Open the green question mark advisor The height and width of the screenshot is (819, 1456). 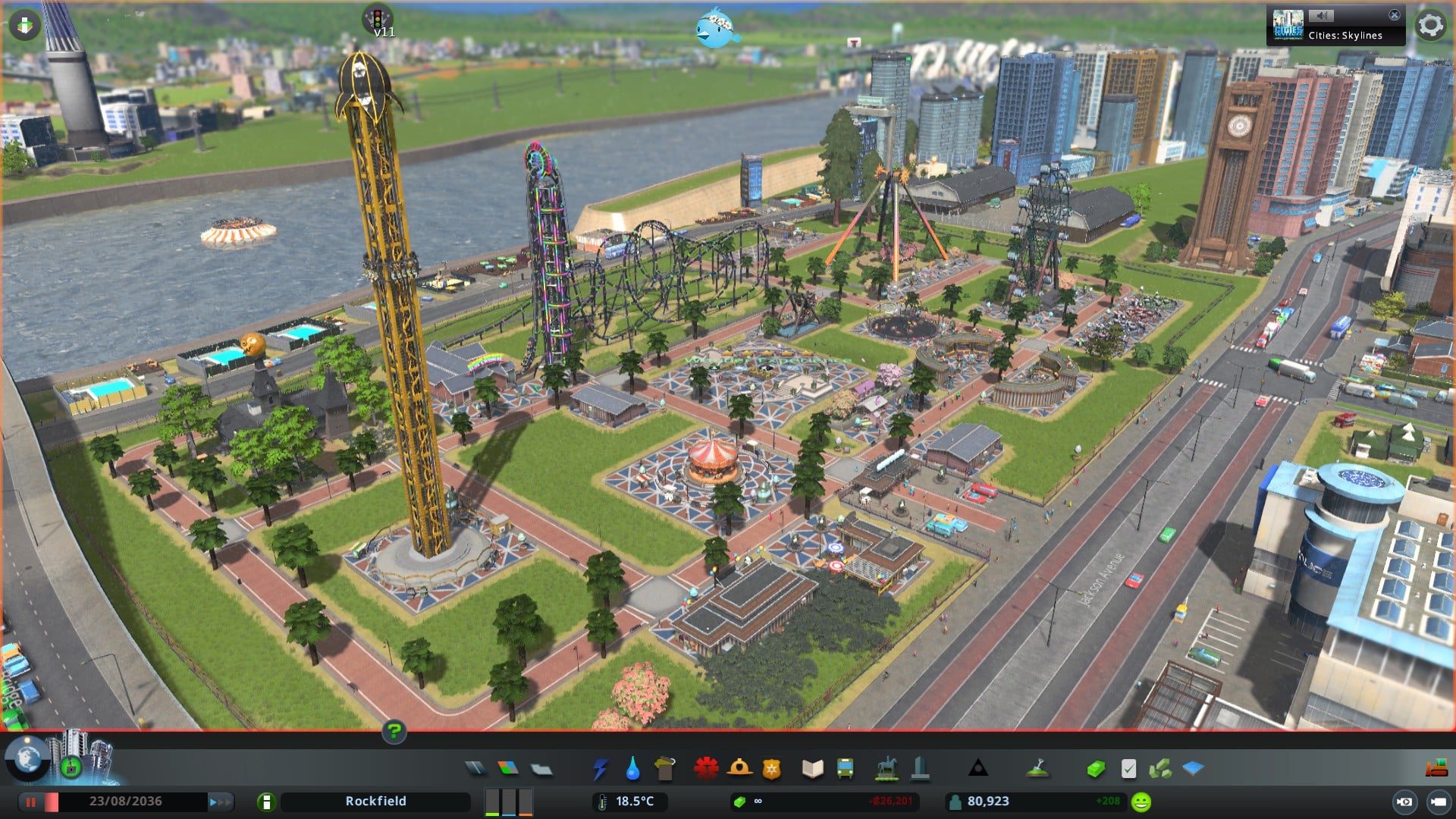(x=394, y=732)
